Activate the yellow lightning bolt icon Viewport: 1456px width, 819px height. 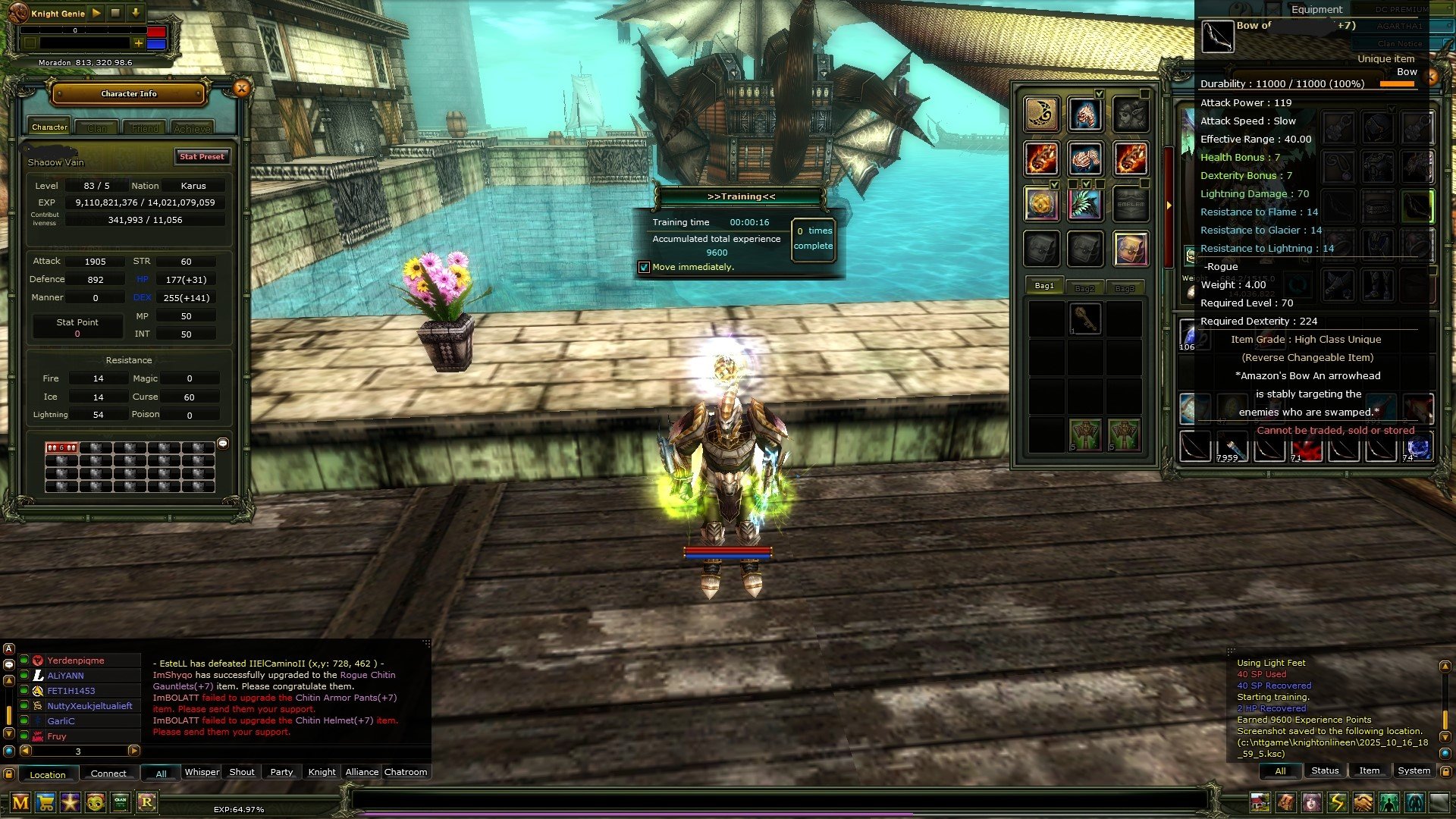1337,802
